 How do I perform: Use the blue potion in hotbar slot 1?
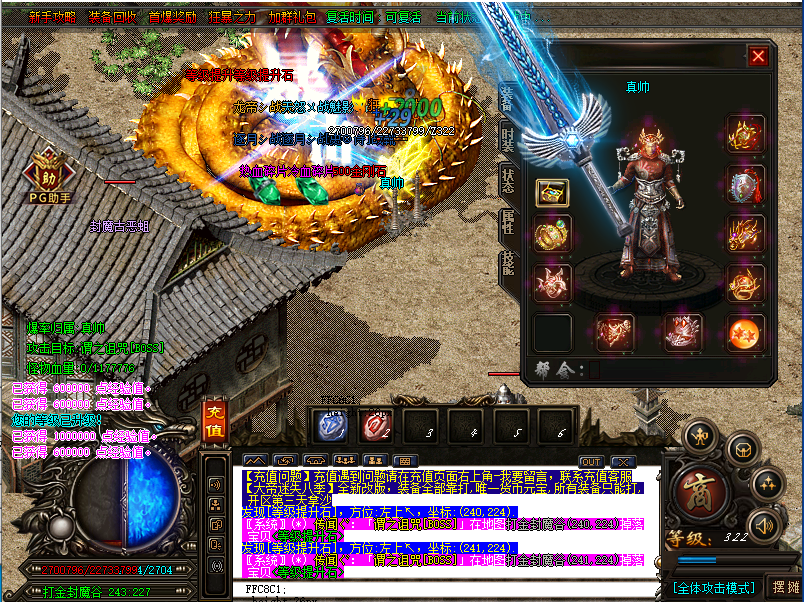[332, 426]
